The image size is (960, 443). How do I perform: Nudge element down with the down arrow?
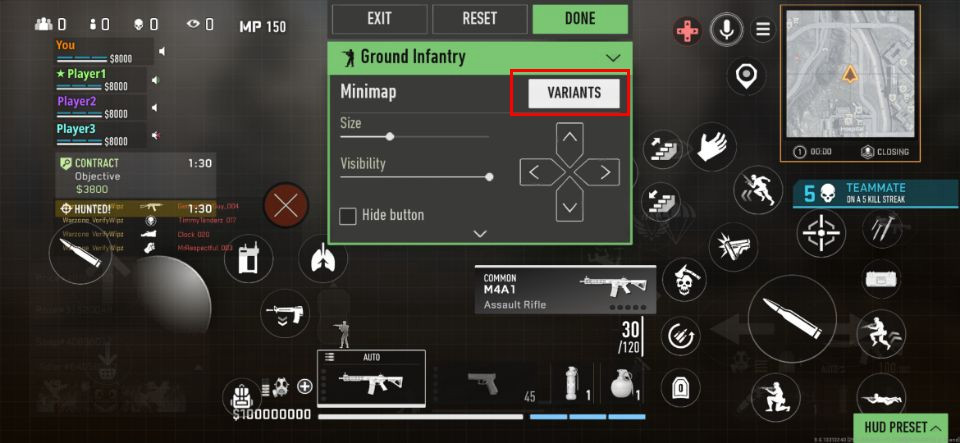(569, 207)
